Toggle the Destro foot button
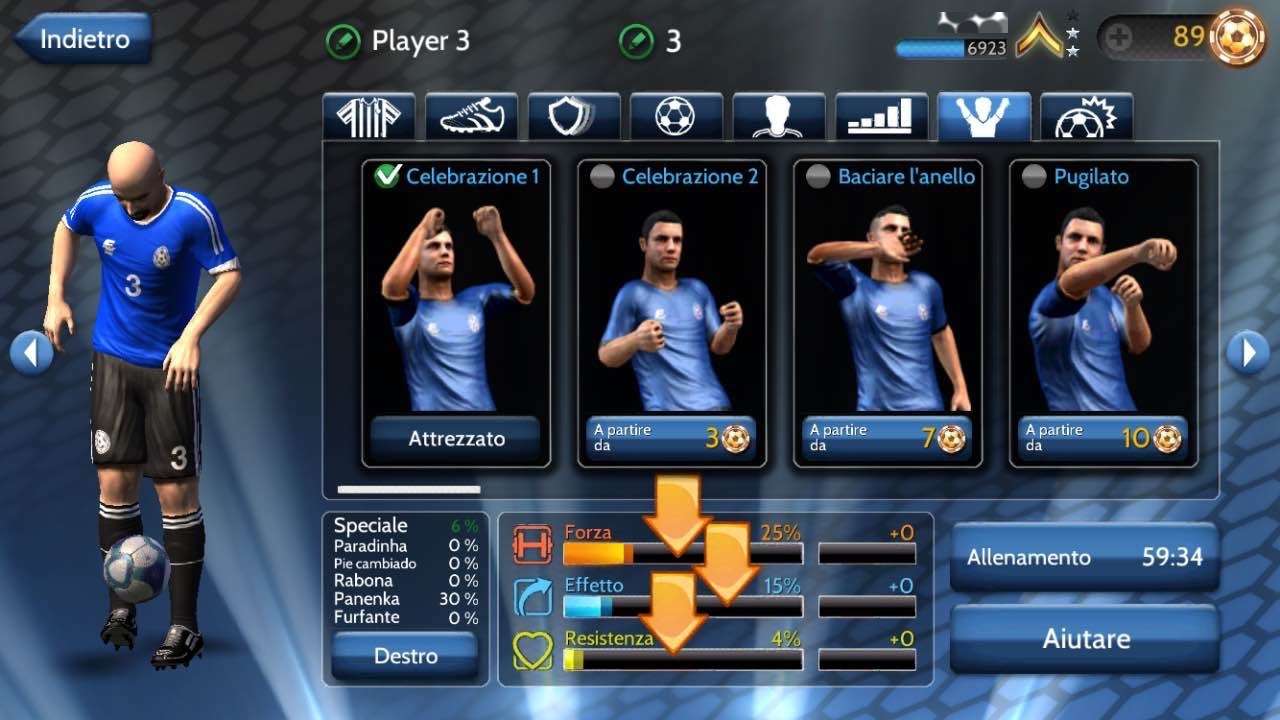 tap(405, 656)
